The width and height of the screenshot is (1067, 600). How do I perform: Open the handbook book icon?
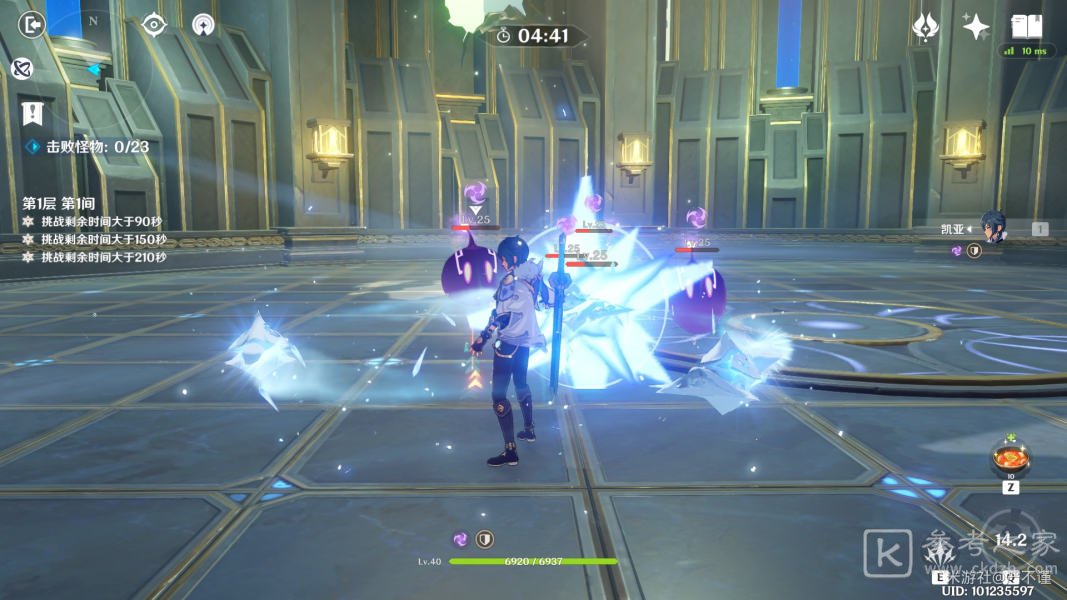coord(1027,26)
